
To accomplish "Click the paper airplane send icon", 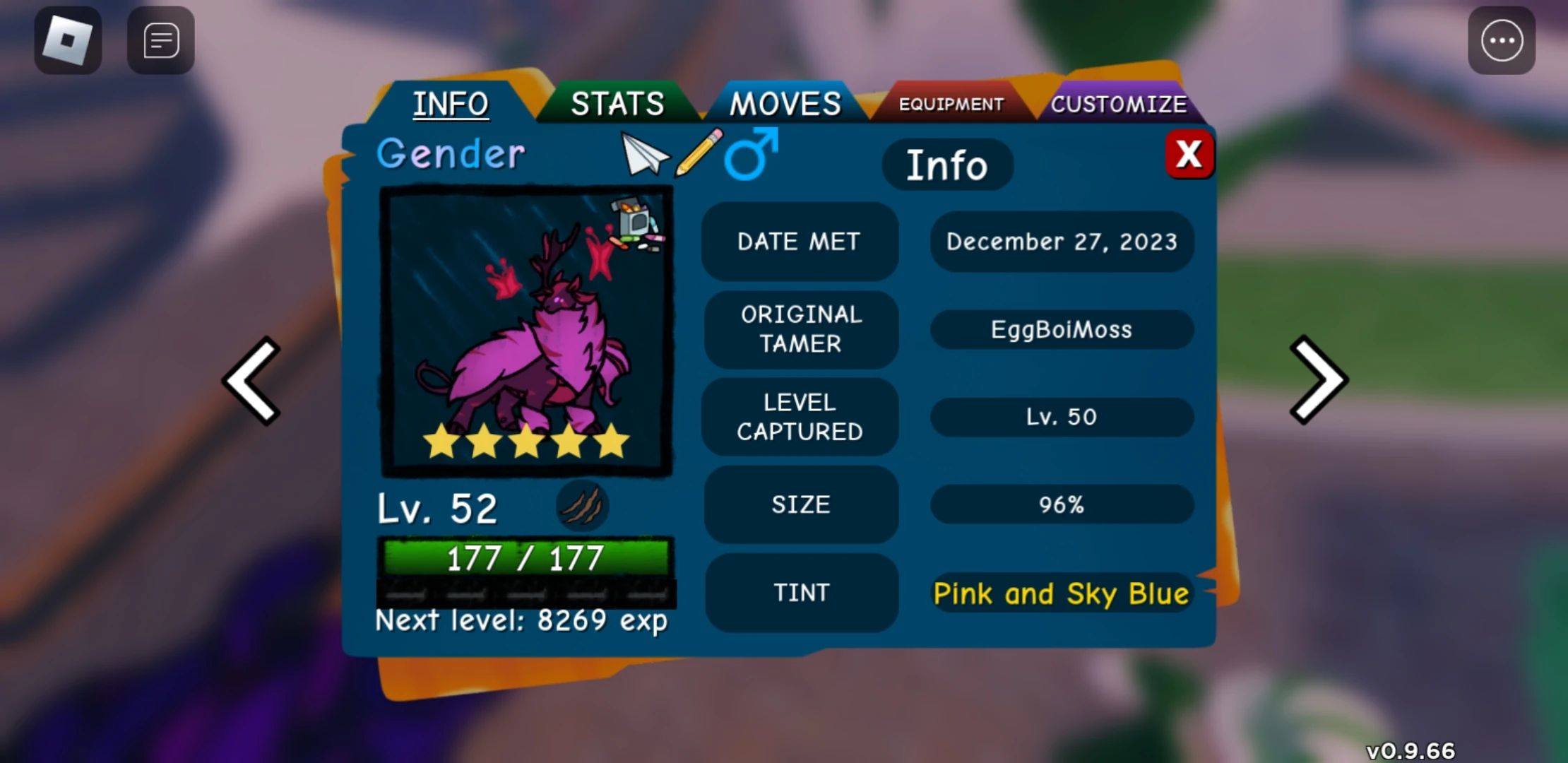I will pyautogui.click(x=643, y=154).
